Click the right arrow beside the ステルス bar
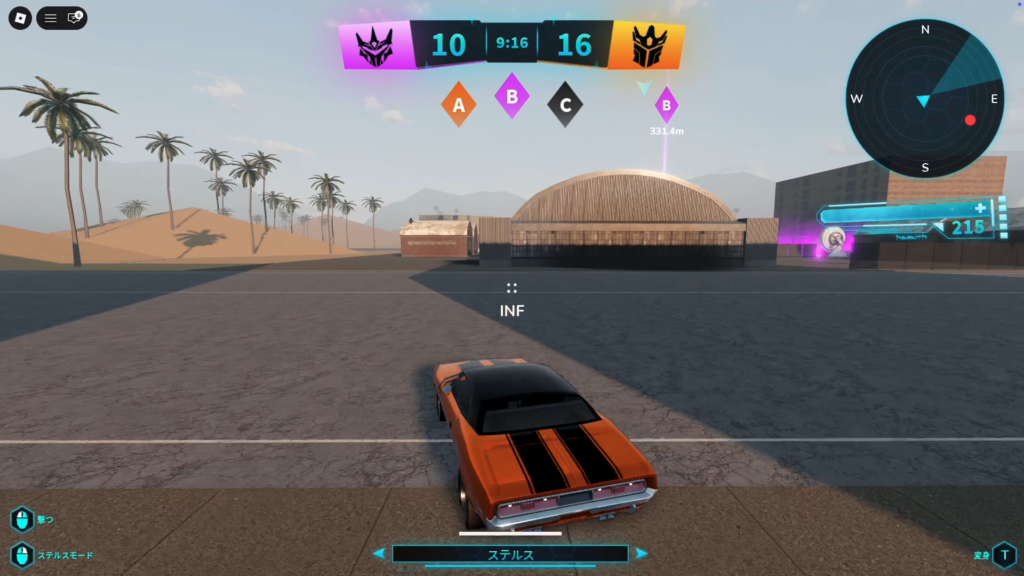This screenshot has width=1024, height=576. tap(641, 553)
